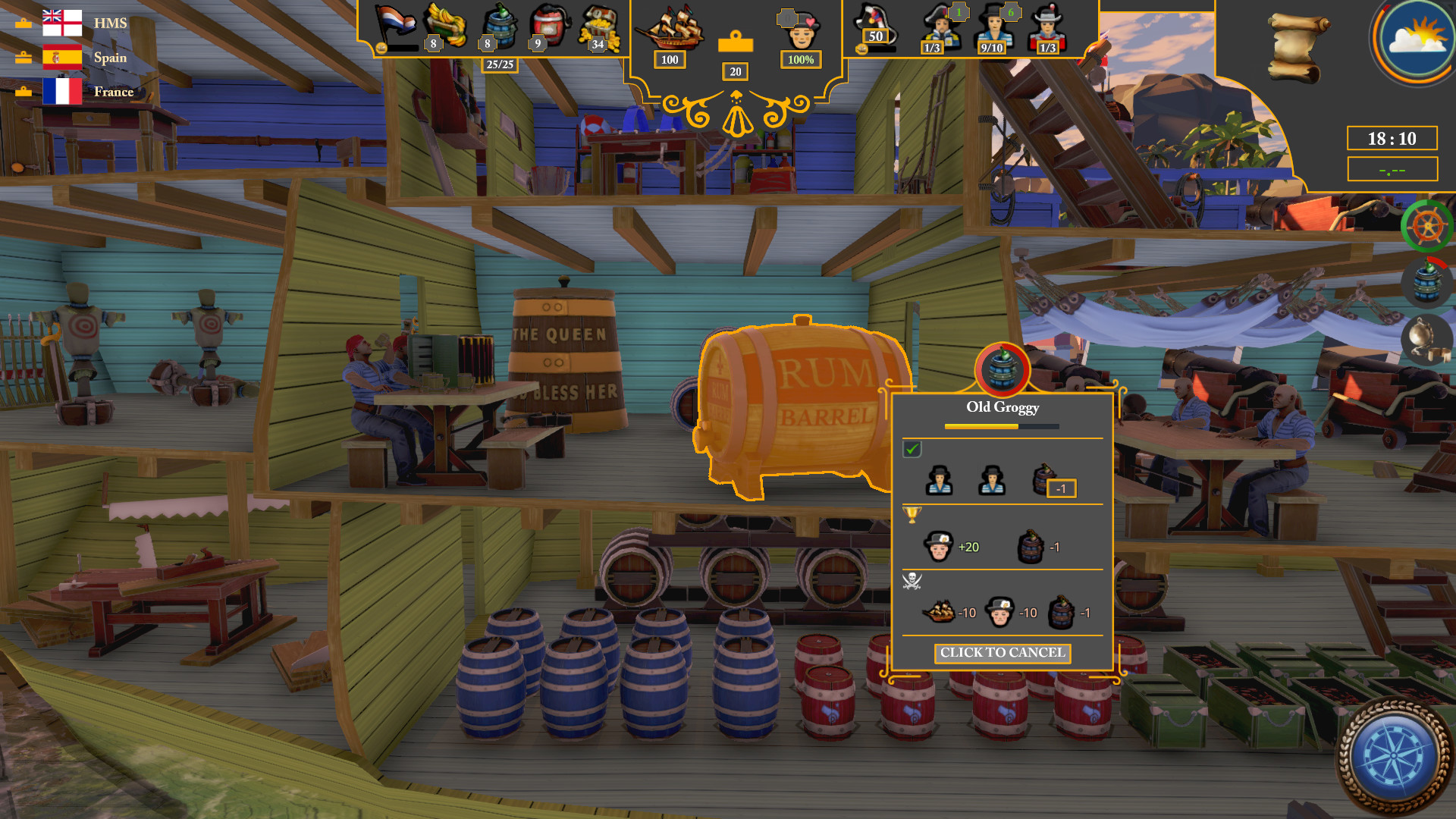
Task: Toggle the Dutch flag resource slot
Action: click(393, 23)
